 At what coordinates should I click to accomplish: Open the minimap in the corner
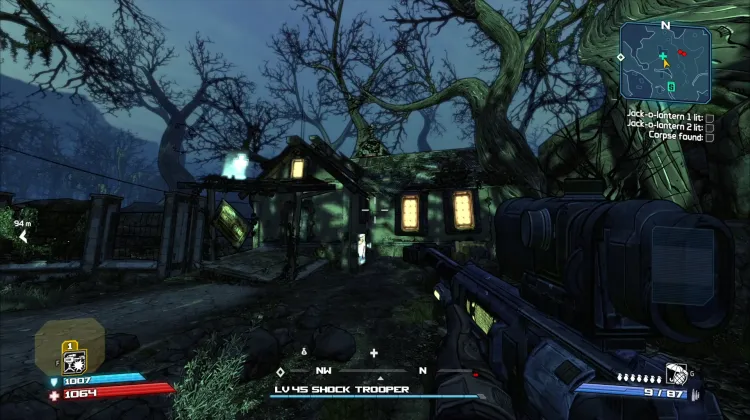[665, 62]
